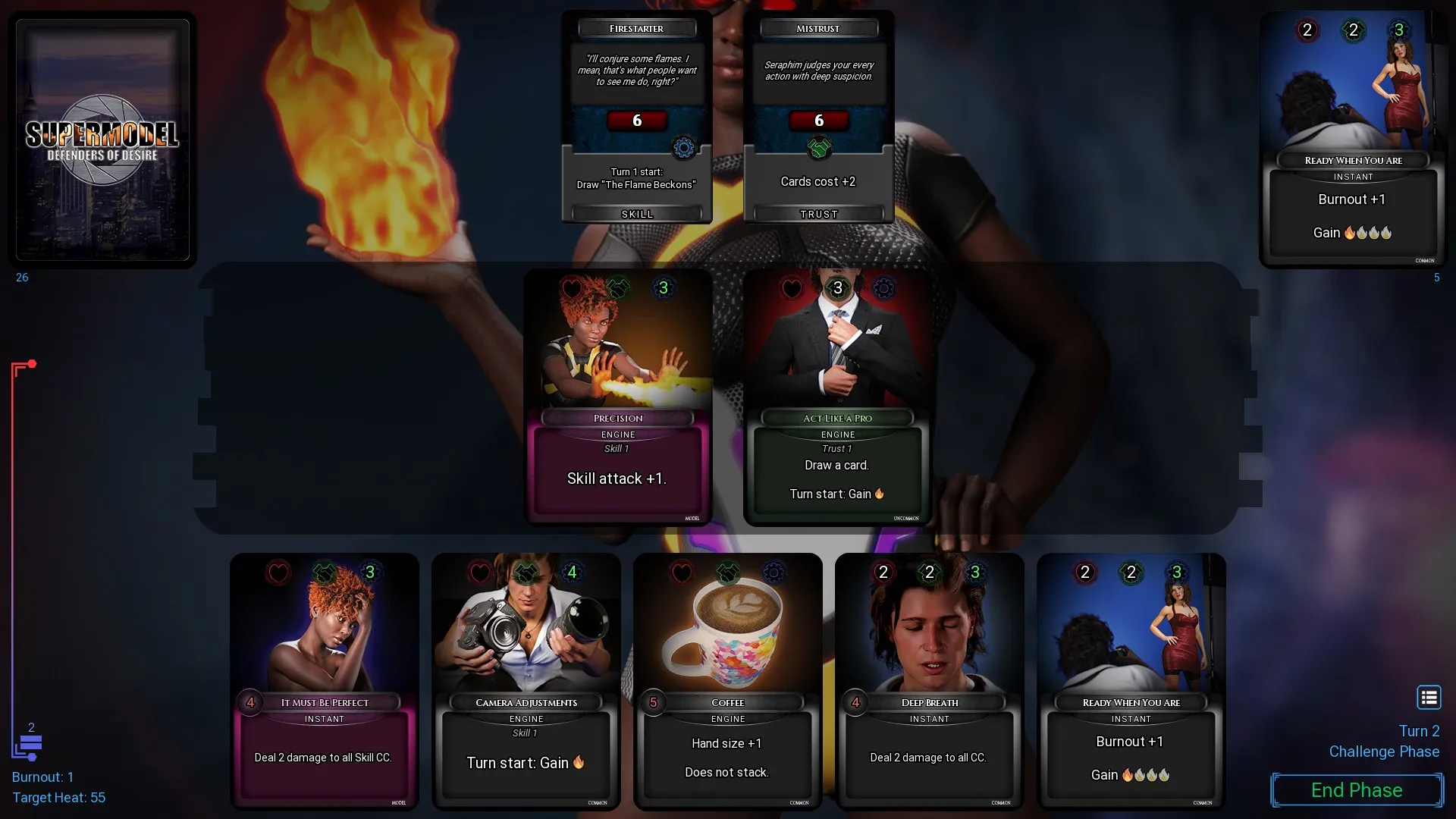1456x819 pixels.
Task: View the Supermodel draw deck
Action: coord(102,140)
